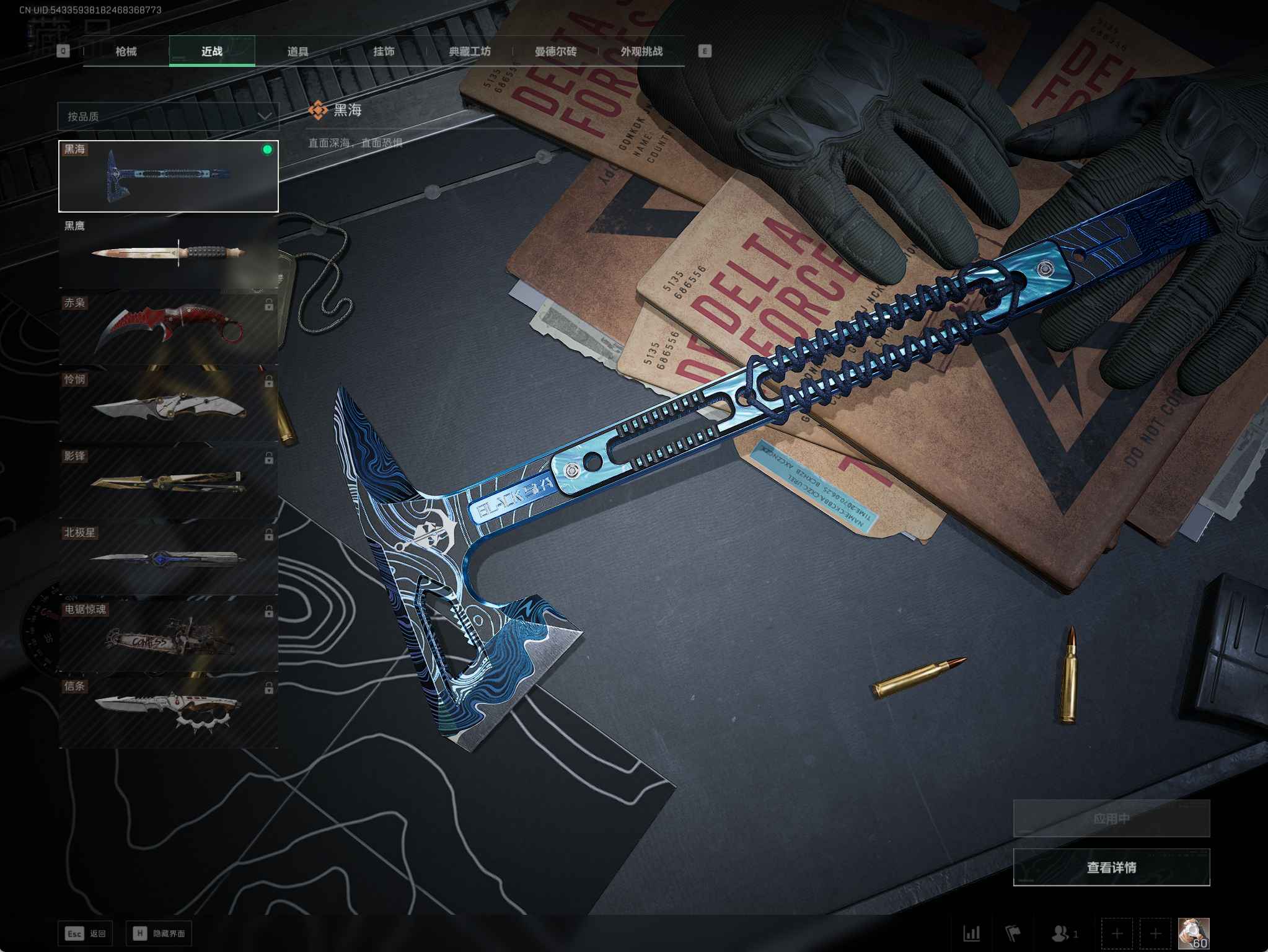Pick the 怜悯 blade skin
Viewport: 1268px width, 952px height.
click(169, 406)
